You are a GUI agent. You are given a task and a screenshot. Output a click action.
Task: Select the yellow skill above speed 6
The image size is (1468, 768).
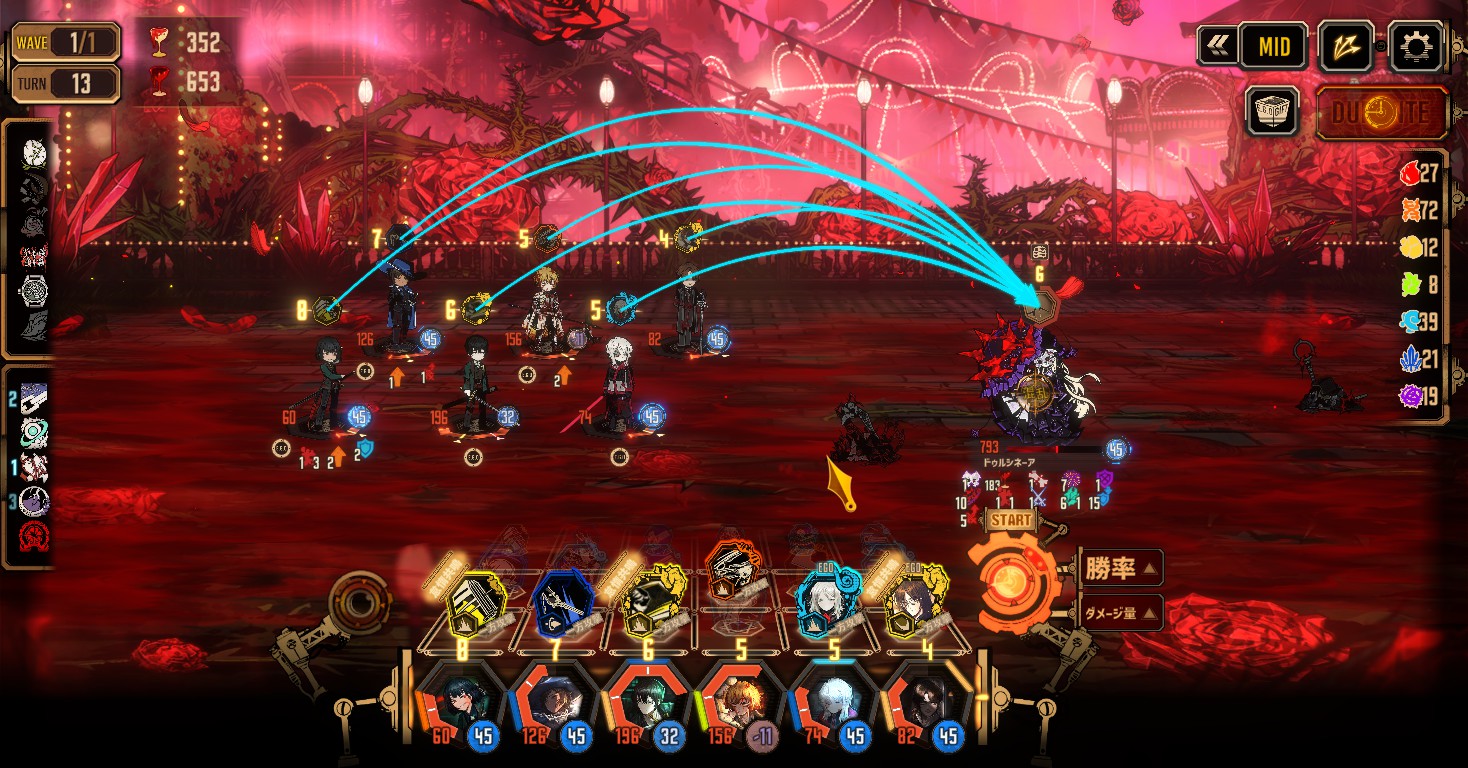[x=648, y=604]
